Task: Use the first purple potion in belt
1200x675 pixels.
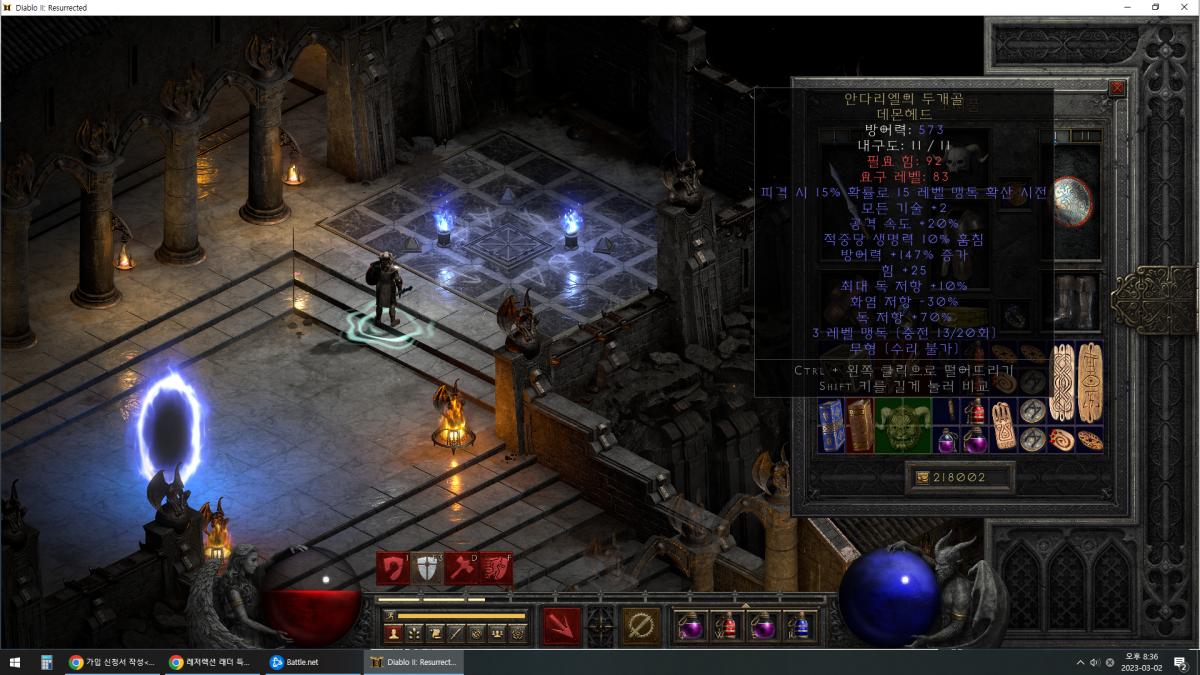Action: coord(692,626)
